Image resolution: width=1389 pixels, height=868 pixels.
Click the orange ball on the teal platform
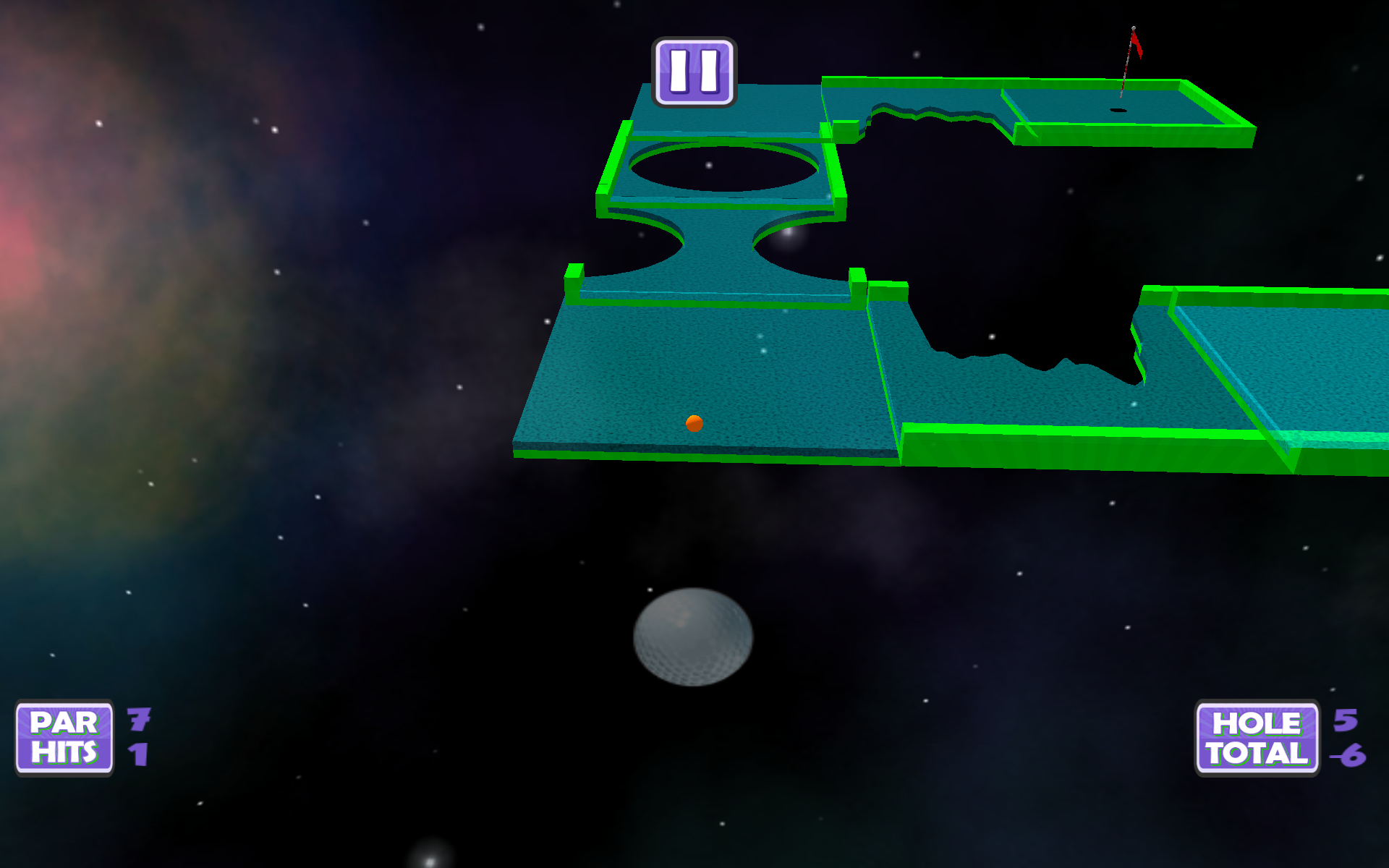[x=694, y=425]
